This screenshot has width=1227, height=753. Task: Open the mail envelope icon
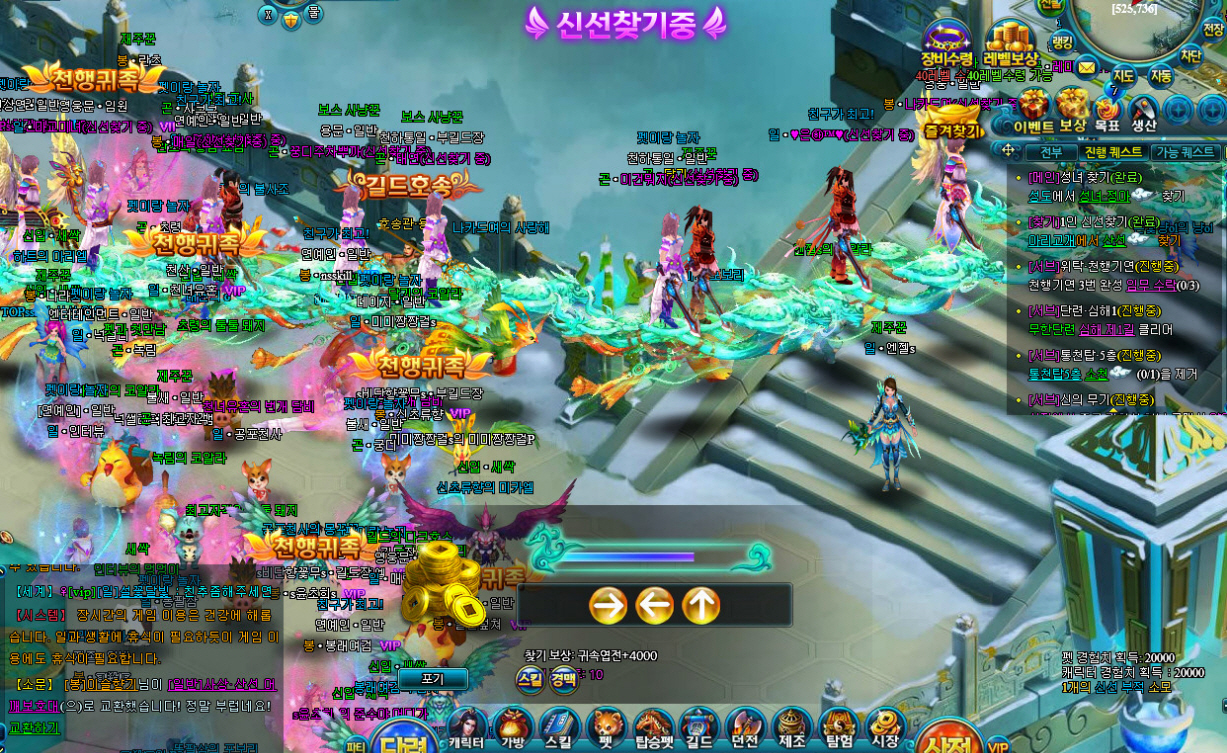(1087, 68)
